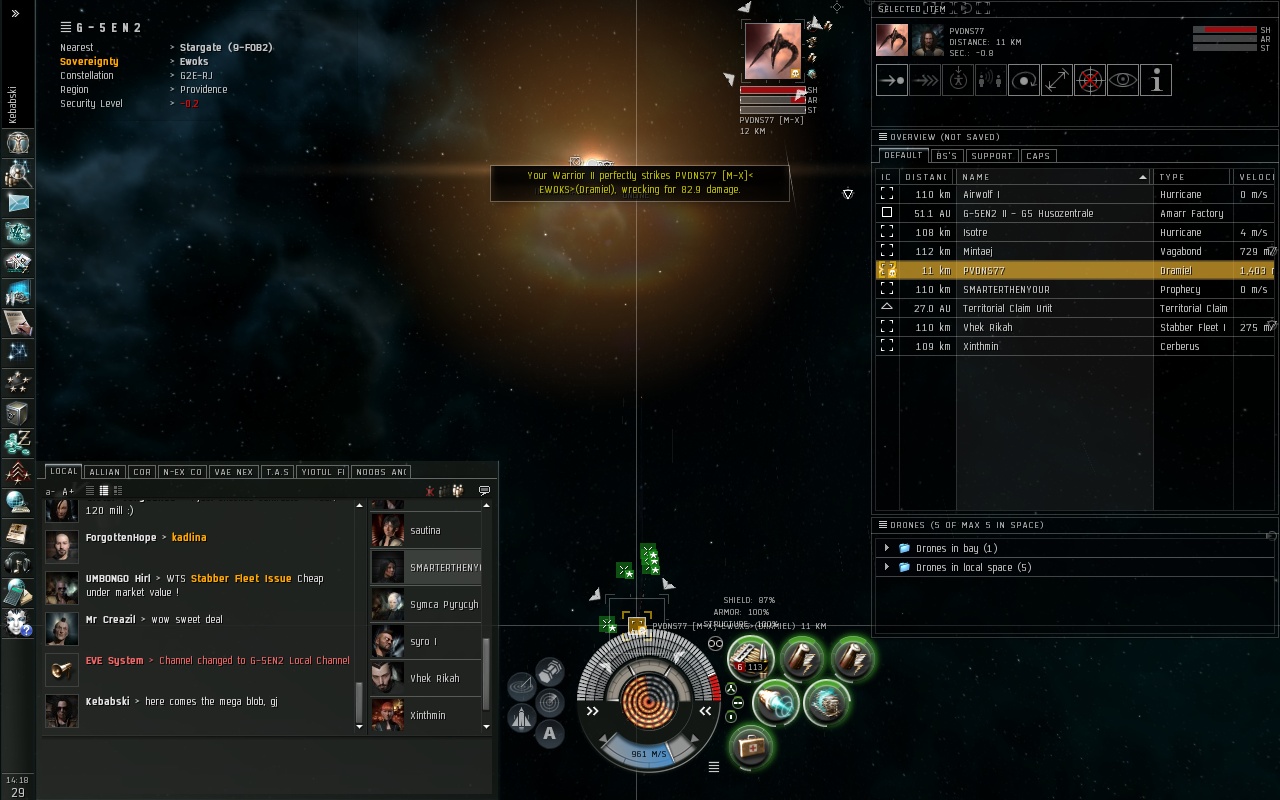Open the VAE NEX chat channel tab

tap(234, 472)
